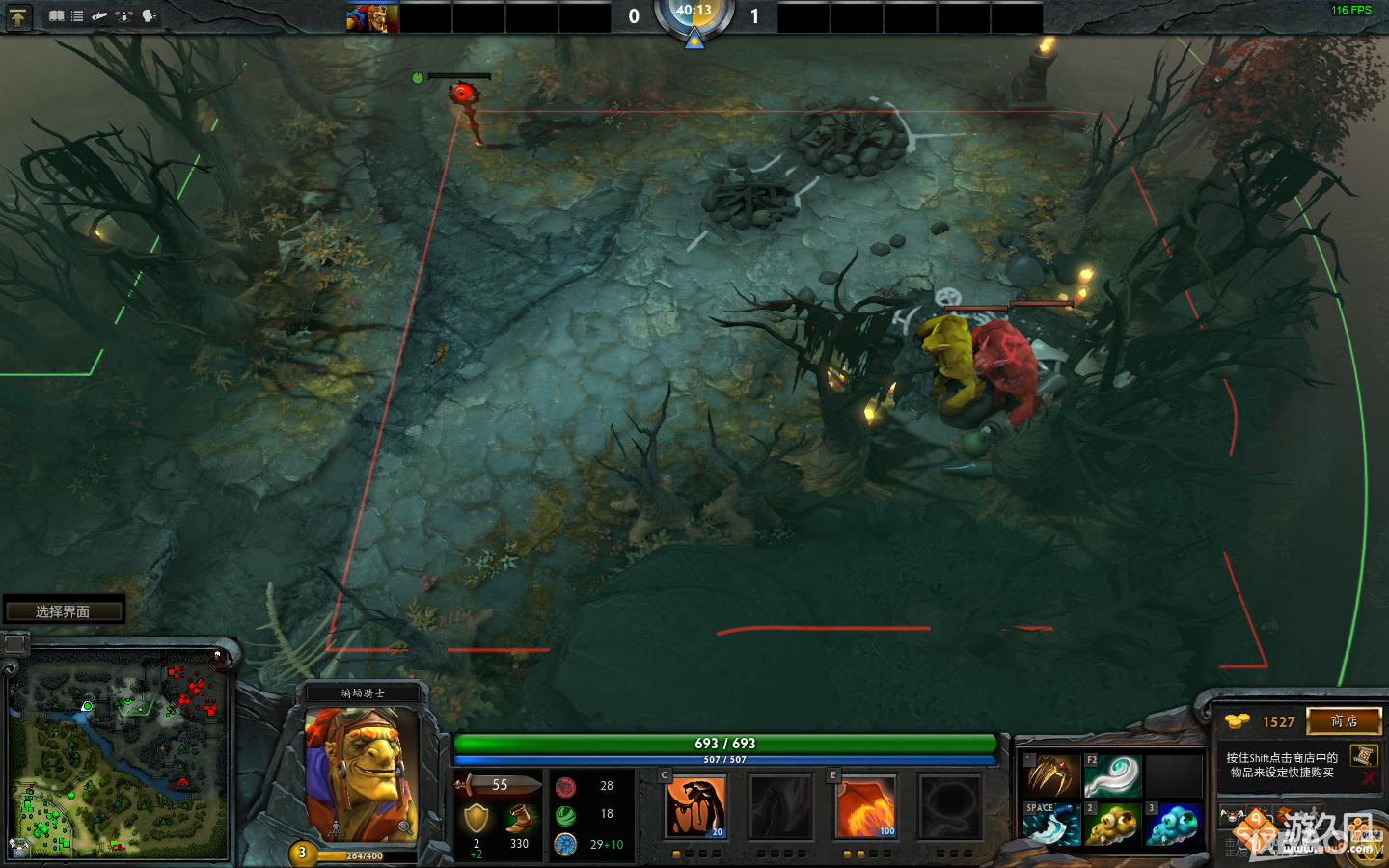Viewport: 1389px width, 868px height.
Task: Dismiss the Shift quickbuy tip with the red X
Action: [1369, 779]
